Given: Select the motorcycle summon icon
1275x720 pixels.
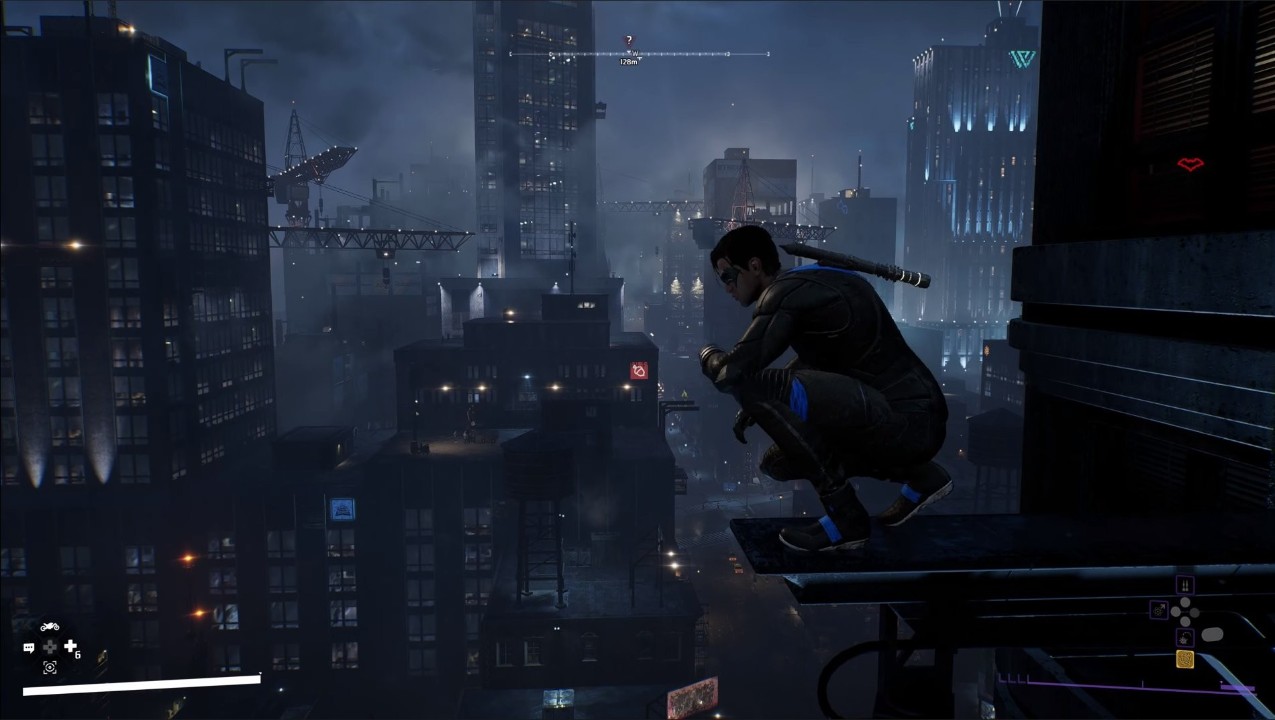Looking at the screenshot, I should pyautogui.click(x=49, y=627).
